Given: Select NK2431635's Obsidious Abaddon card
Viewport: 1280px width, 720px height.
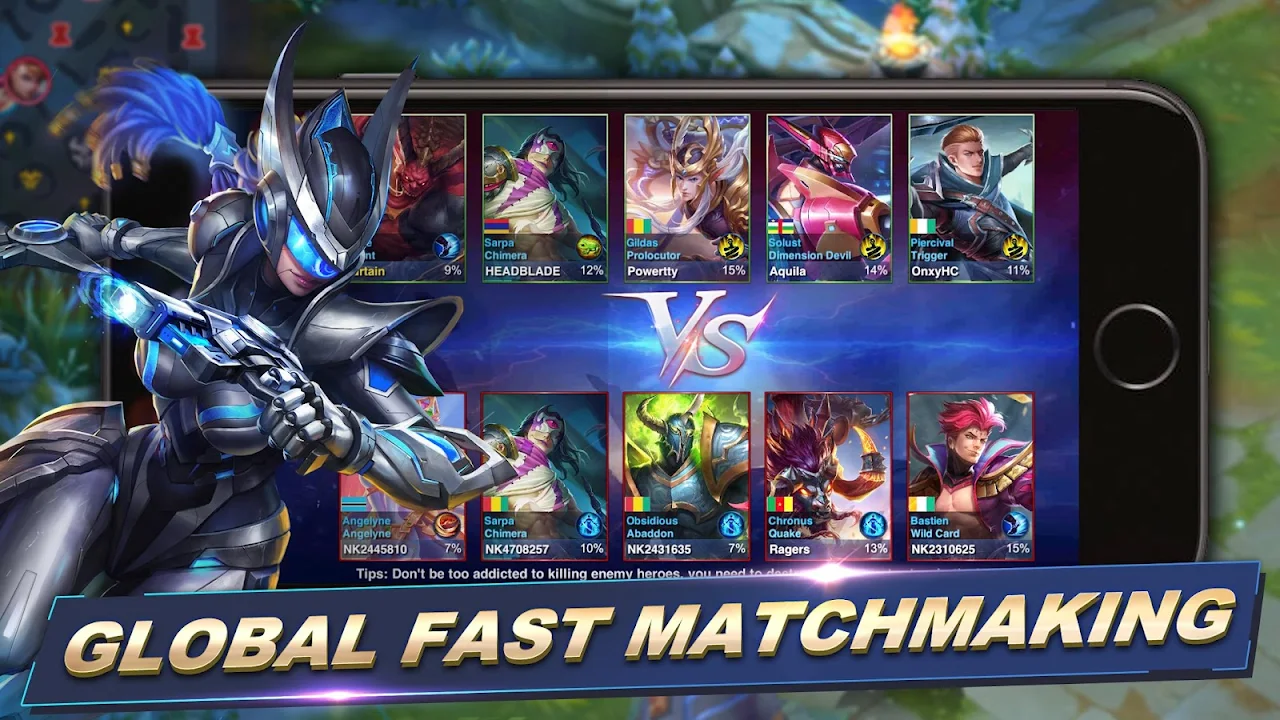Looking at the screenshot, I should pyautogui.click(x=687, y=475).
